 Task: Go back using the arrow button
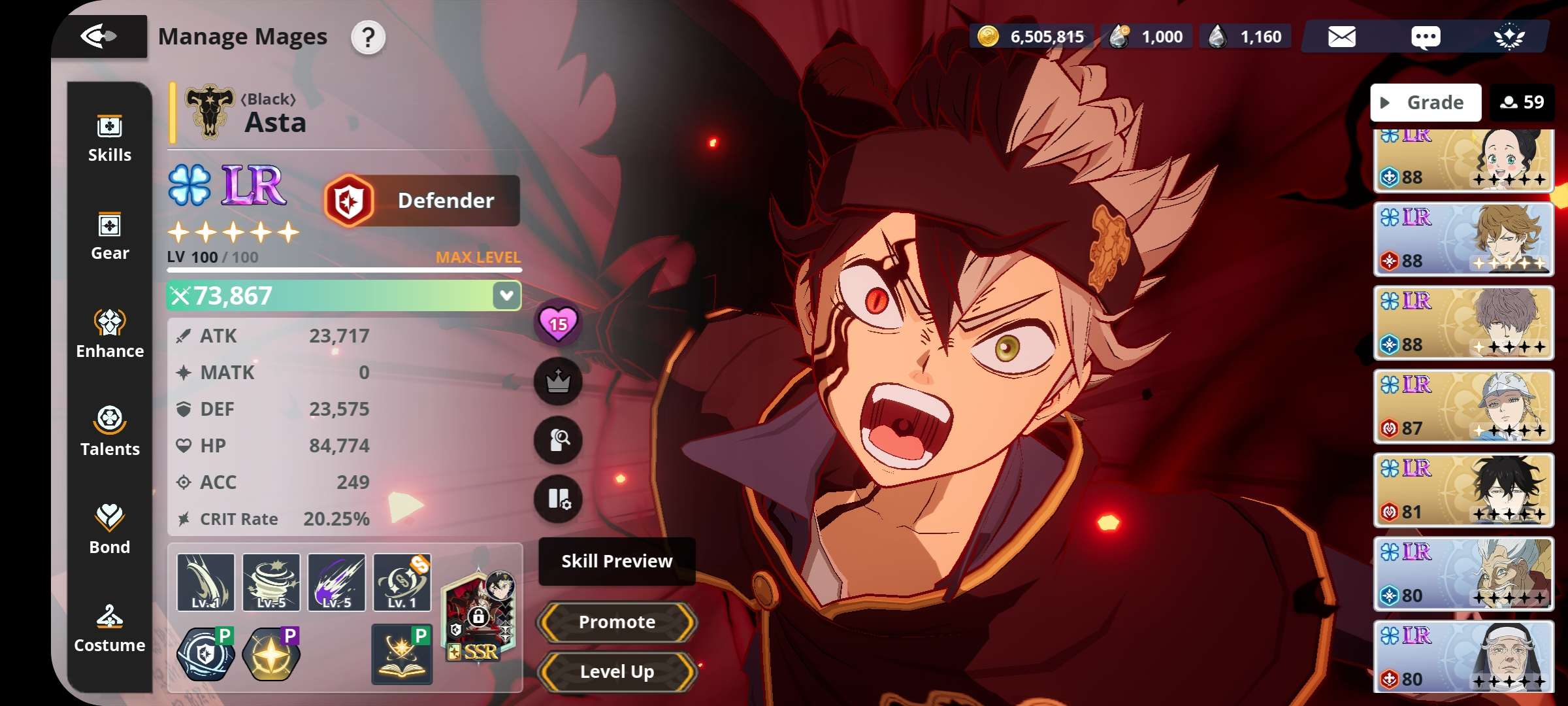tap(99, 36)
